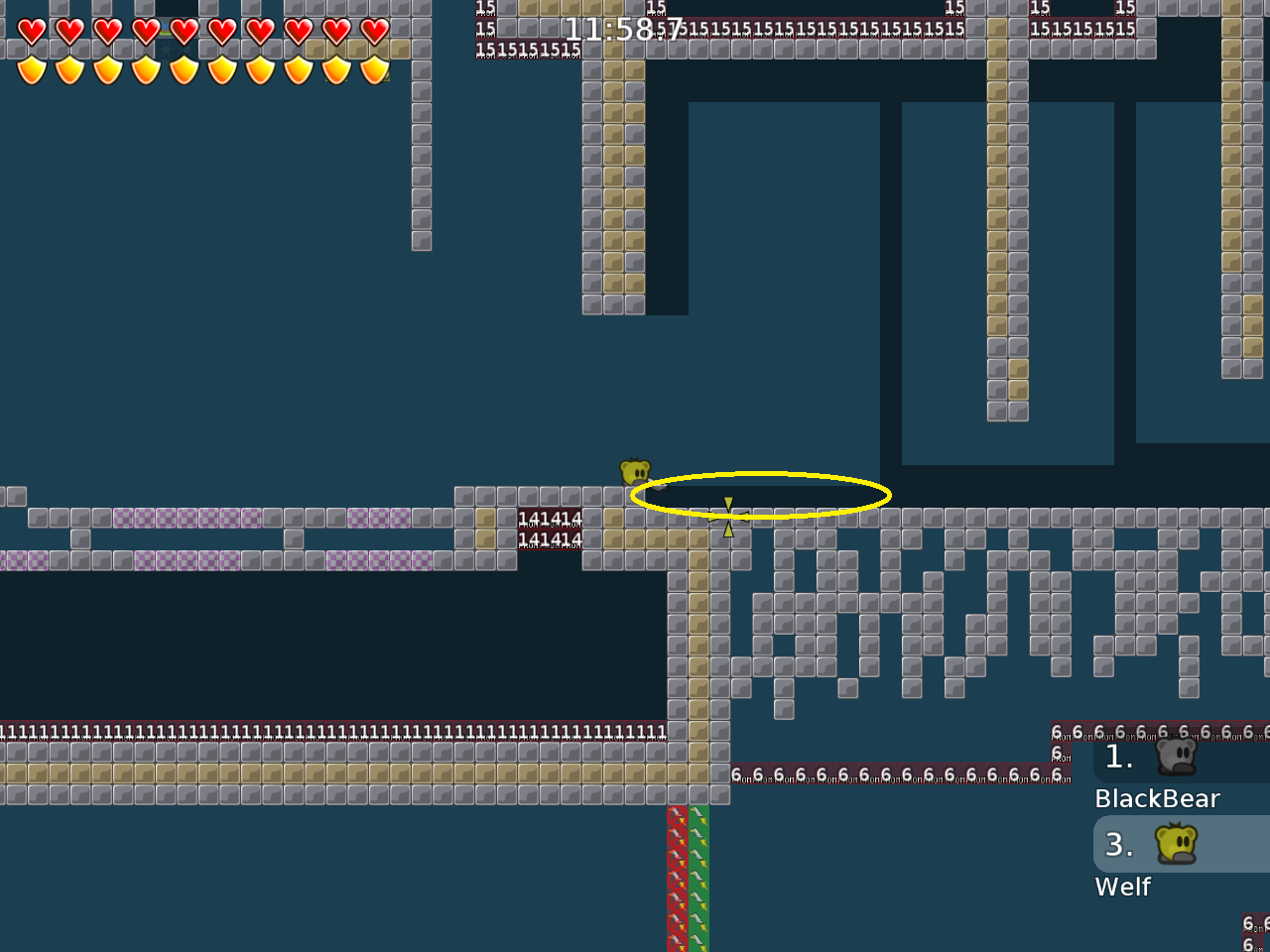Click a tile labeled 6 near the scoreboard

tap(1057, 732)
